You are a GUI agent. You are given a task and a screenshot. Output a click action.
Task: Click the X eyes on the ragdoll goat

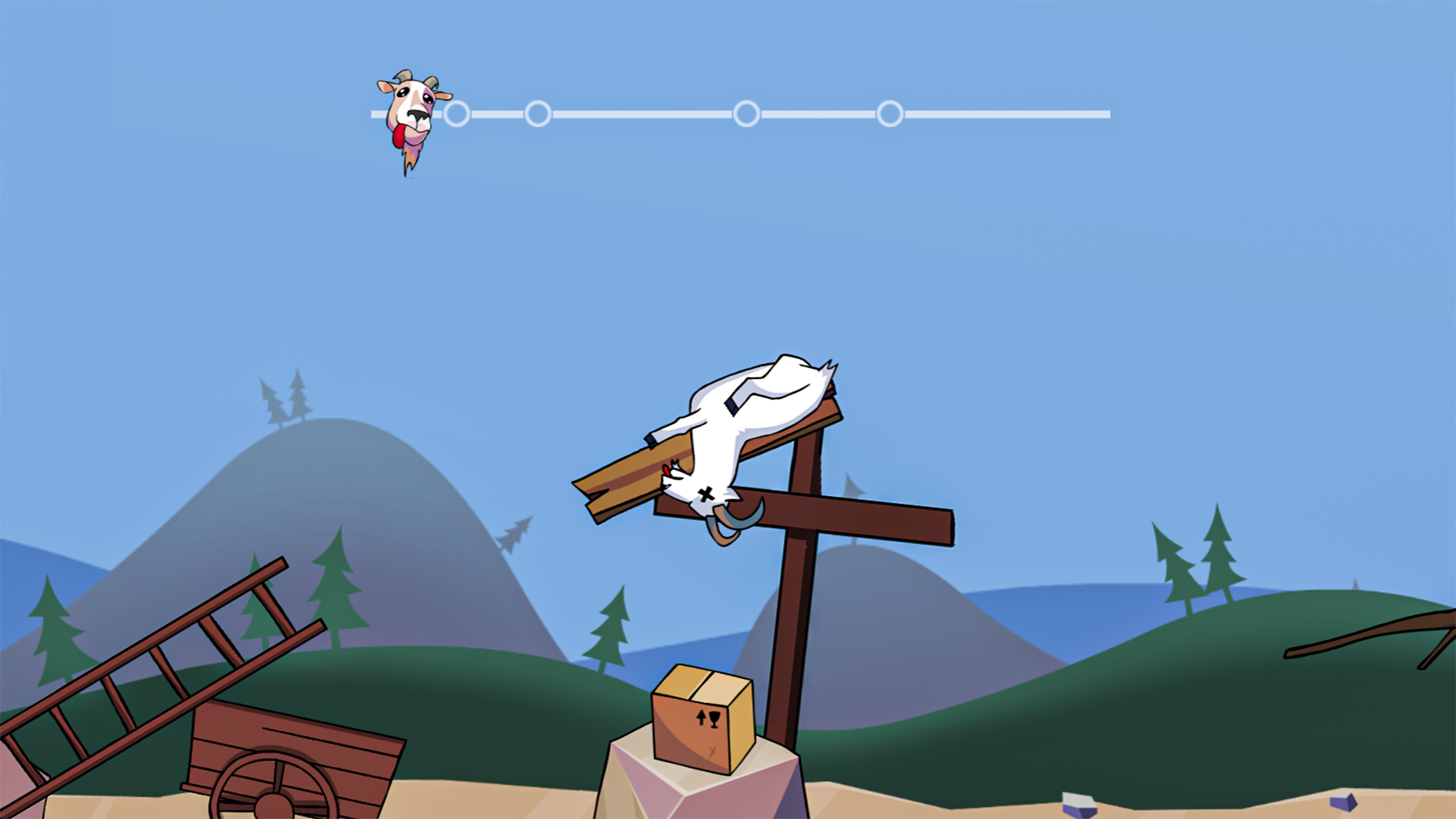pyautogui.click(x=706, y=493)
